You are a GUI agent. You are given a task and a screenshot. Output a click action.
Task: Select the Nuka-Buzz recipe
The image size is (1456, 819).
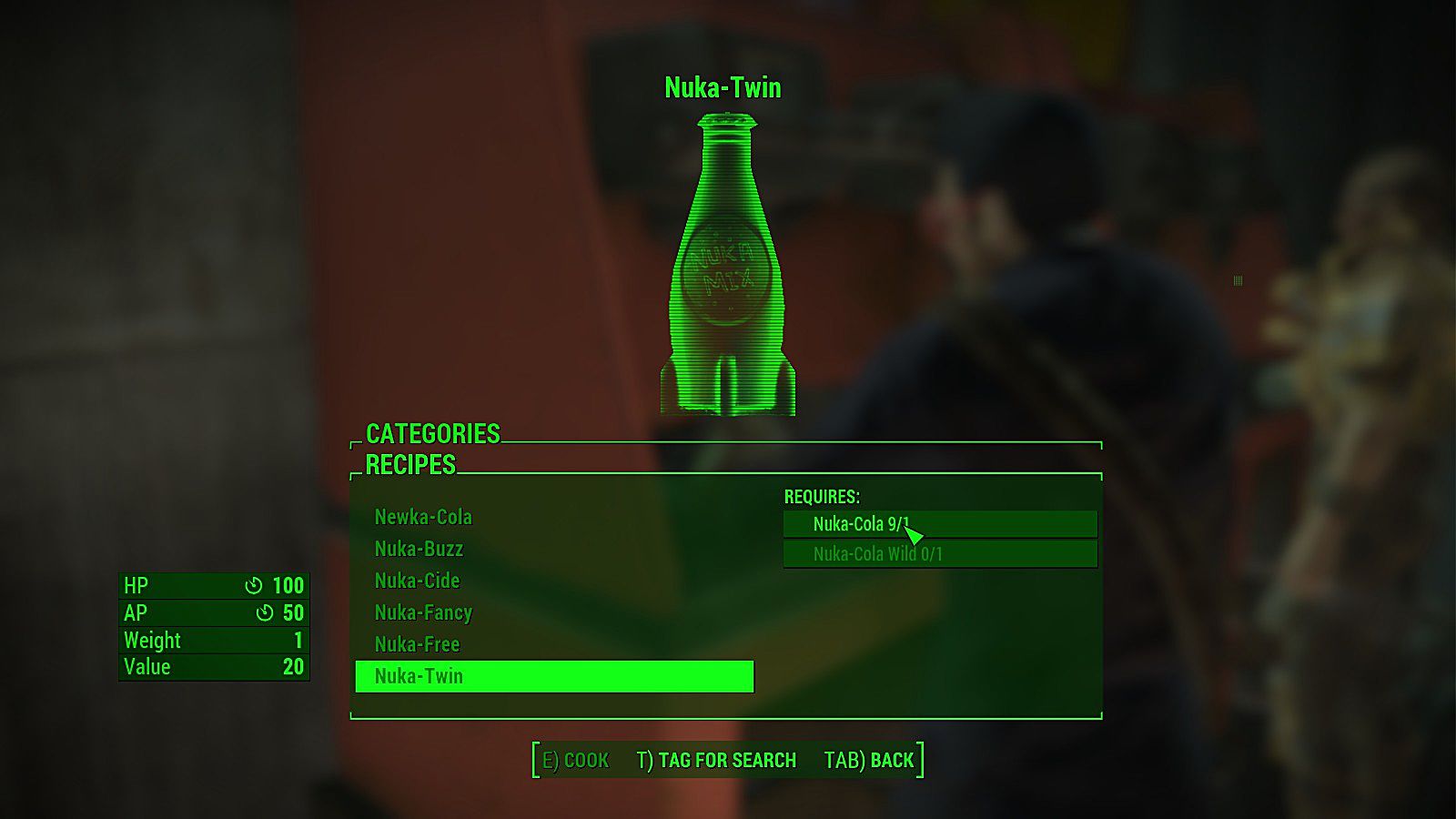tap(419, 549)
